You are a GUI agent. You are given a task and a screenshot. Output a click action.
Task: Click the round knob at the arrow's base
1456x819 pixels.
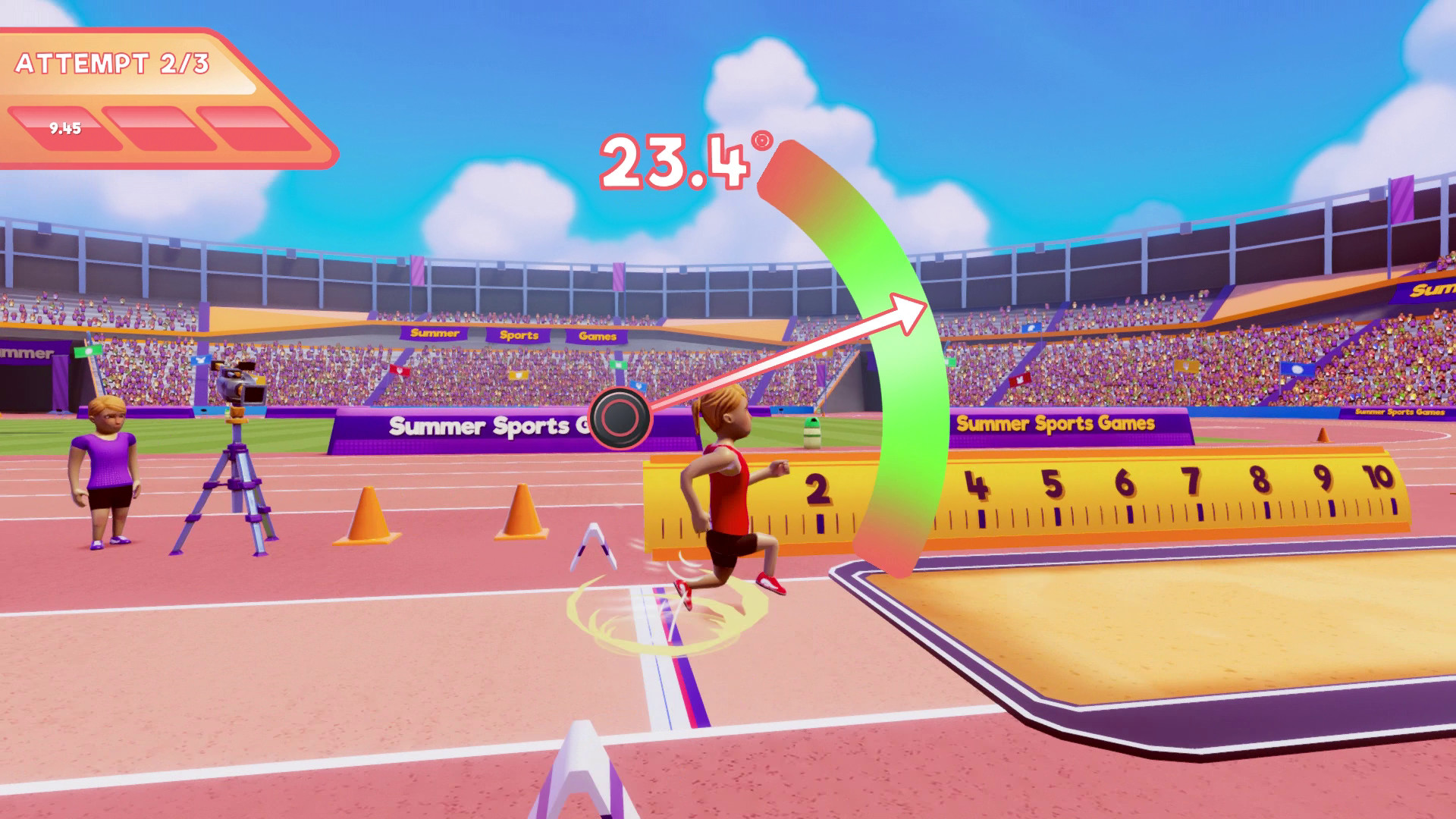click(620, 418)
